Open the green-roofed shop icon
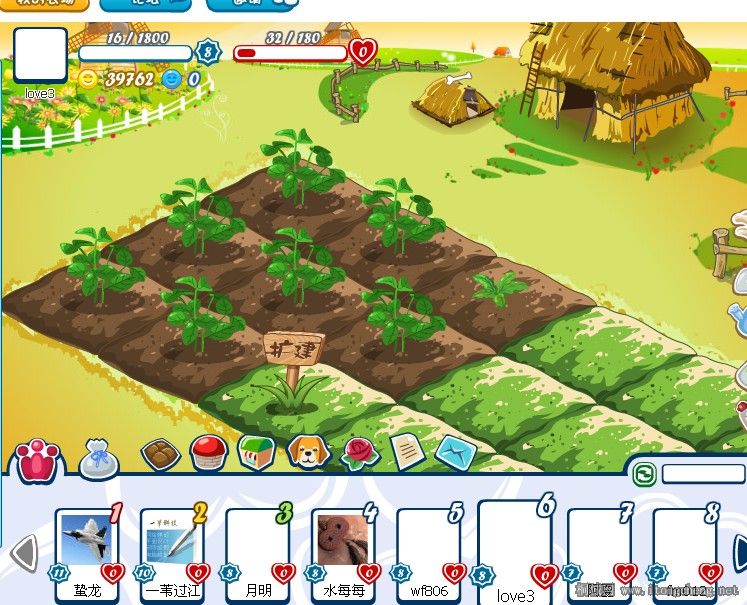This screenshot has width=747, height=605. (257, 452)
